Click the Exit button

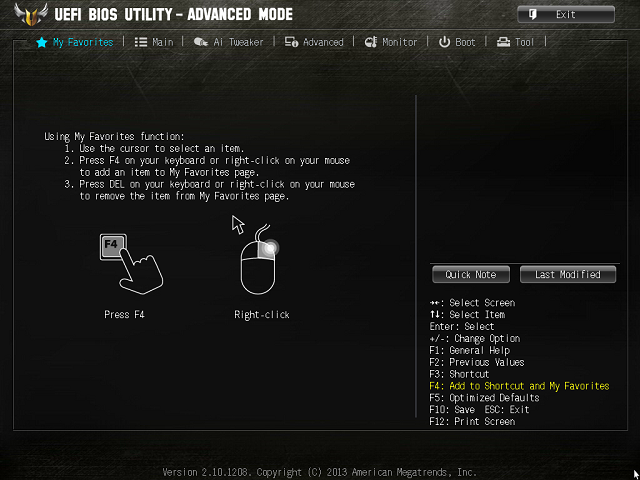(565, 14)
